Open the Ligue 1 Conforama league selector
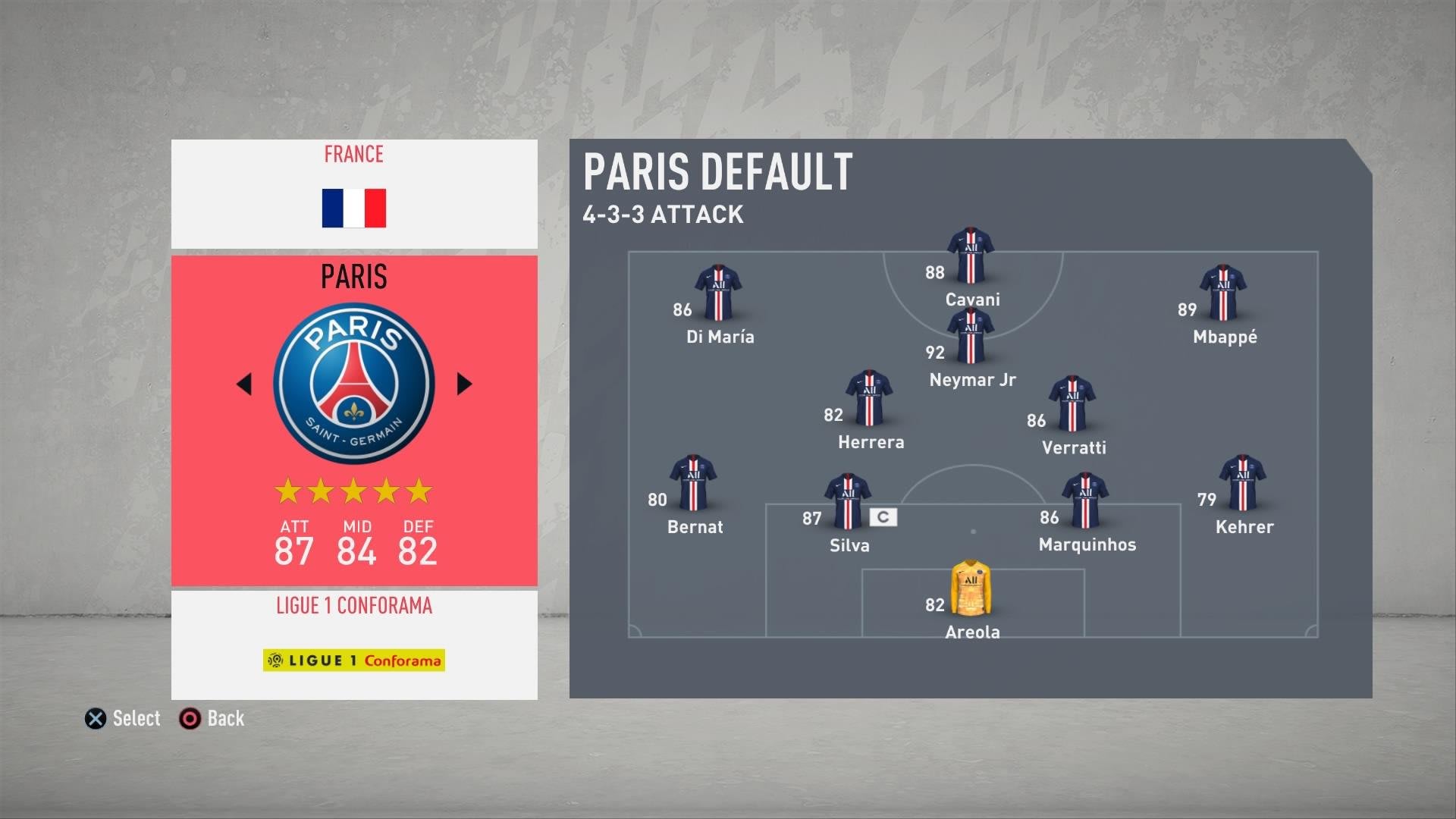Viewport: 1456px width, 819px height. pos(354,645)
